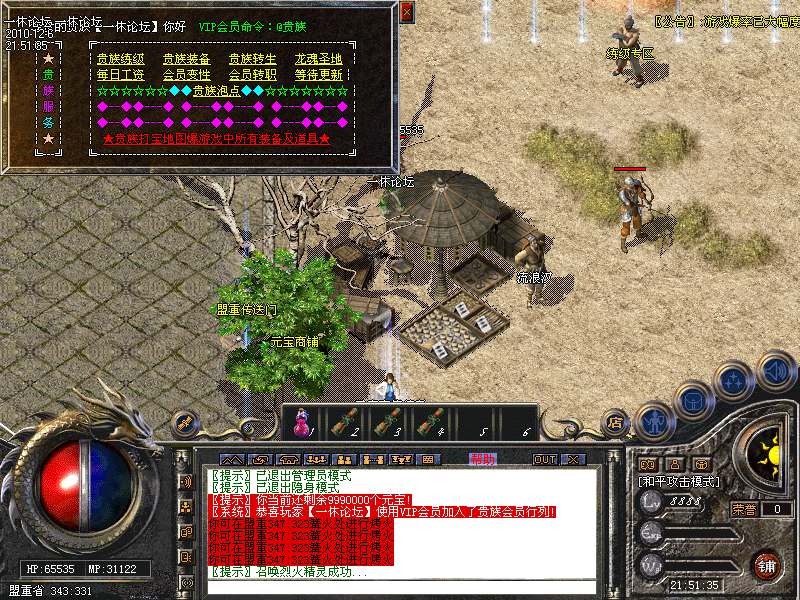Select the 贵族装备 option
Viewport: 800px width, 600px height.
187,59
